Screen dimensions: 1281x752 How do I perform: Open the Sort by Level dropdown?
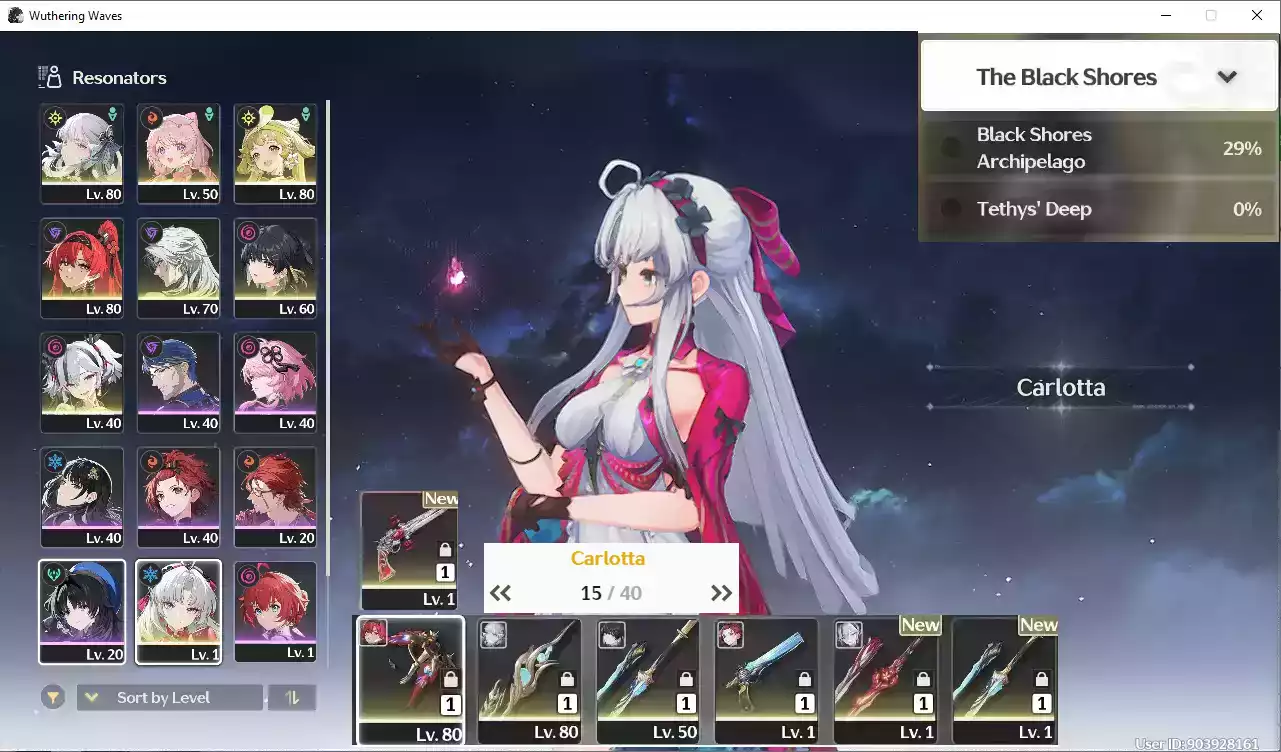[x=170, y=698]
